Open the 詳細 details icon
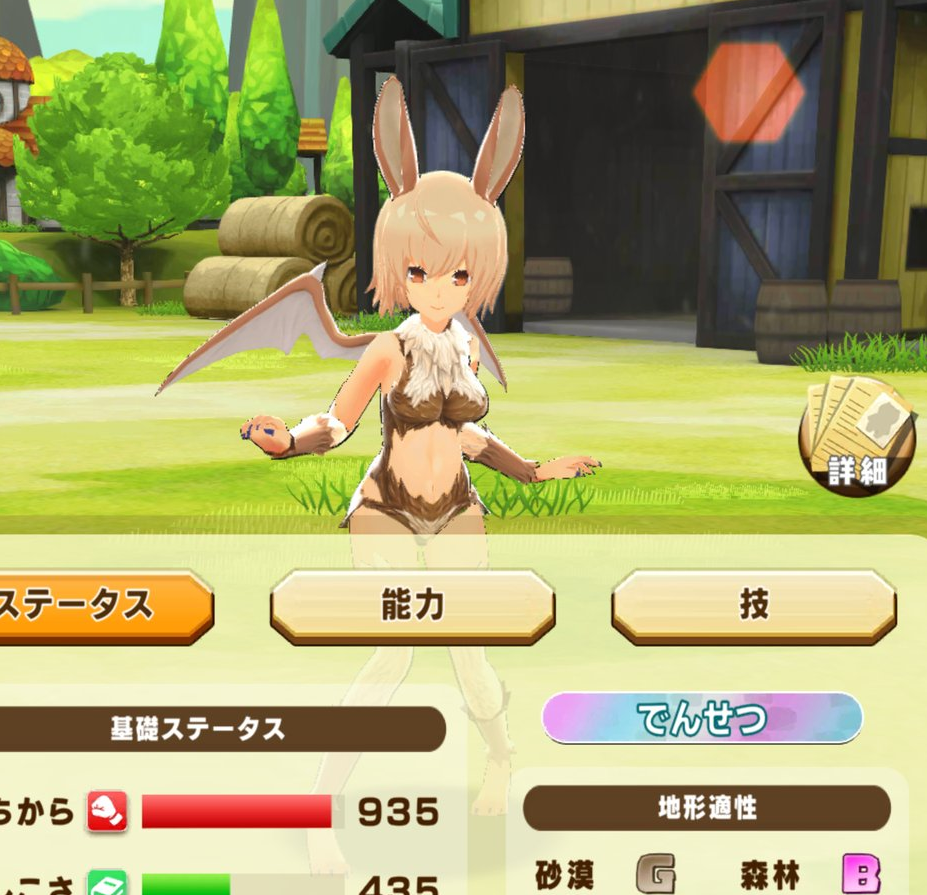Image resolution: width=927 pixels, height=895 pixels. (857, 435)
